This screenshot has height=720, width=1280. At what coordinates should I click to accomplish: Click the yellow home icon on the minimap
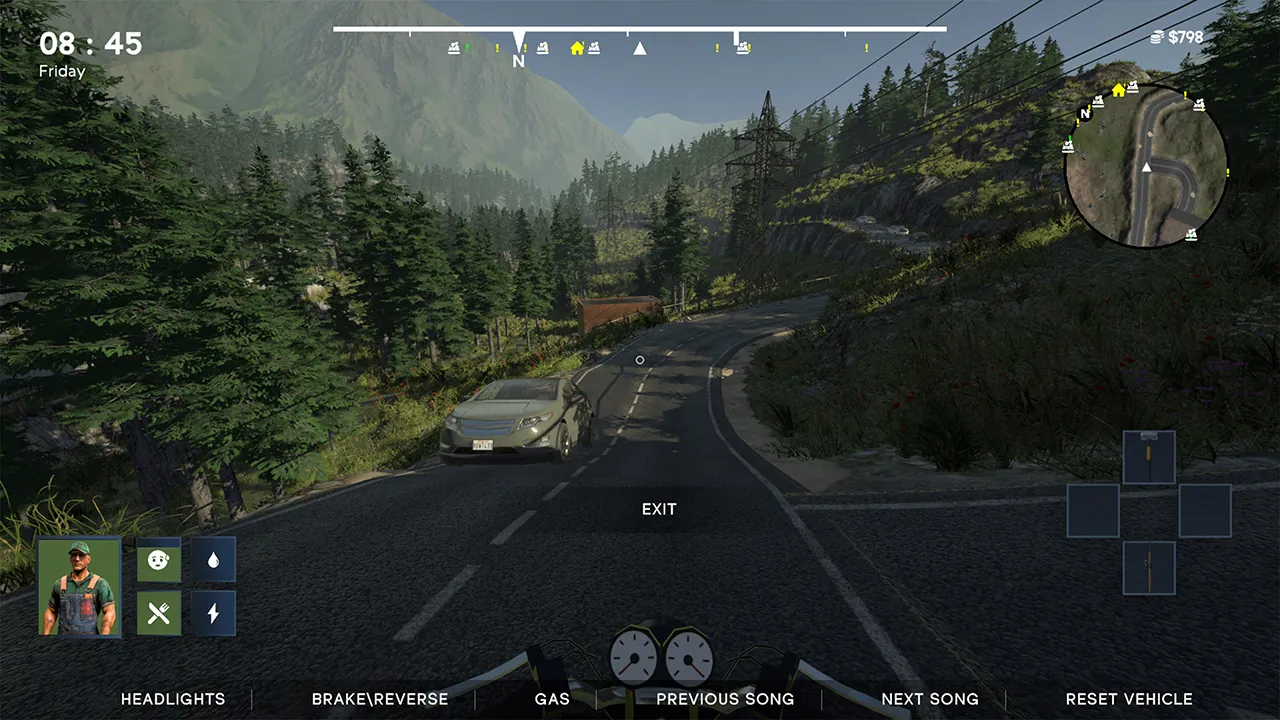[x=1117, y=90]
